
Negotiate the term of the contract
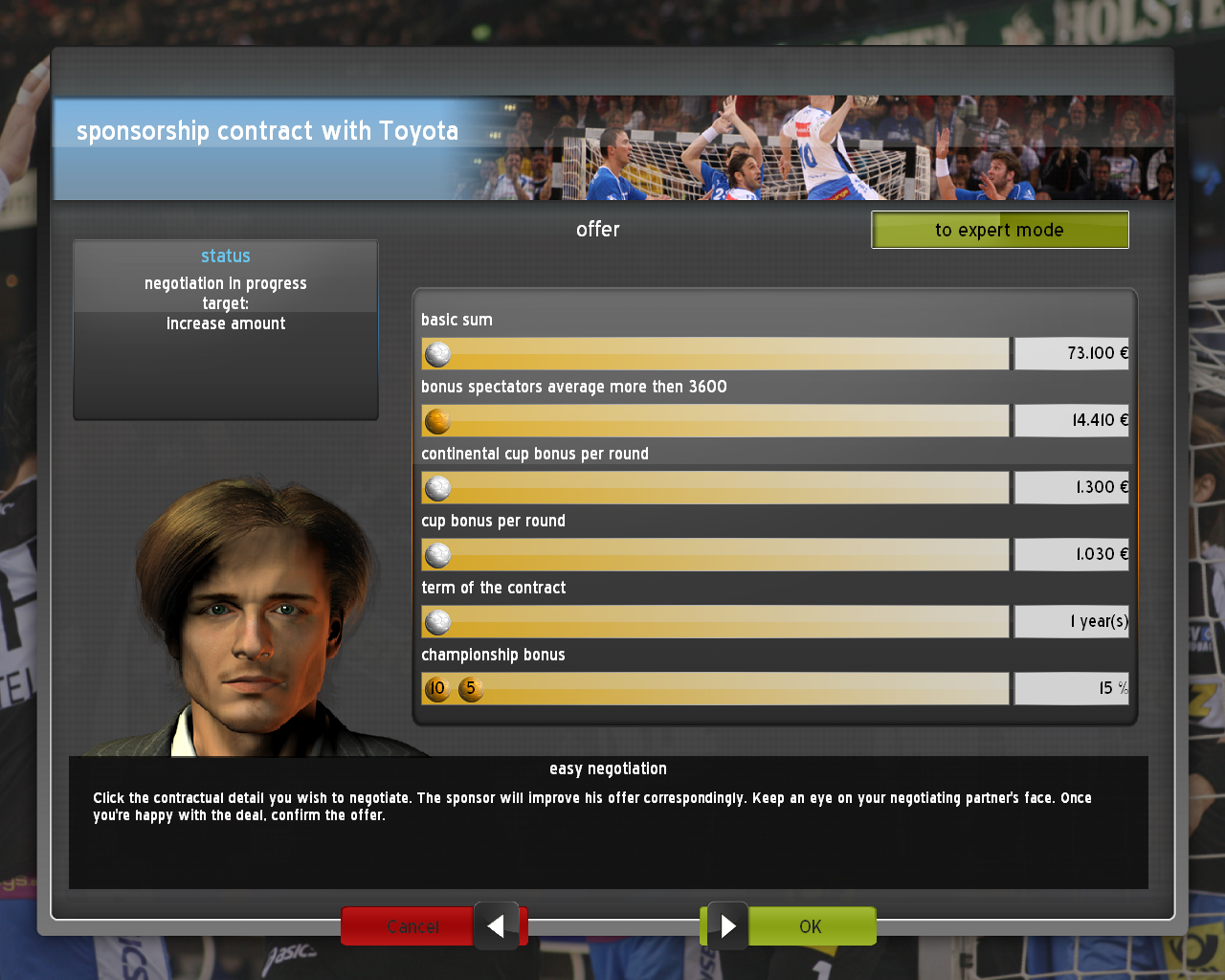click(x=715, y=622)
